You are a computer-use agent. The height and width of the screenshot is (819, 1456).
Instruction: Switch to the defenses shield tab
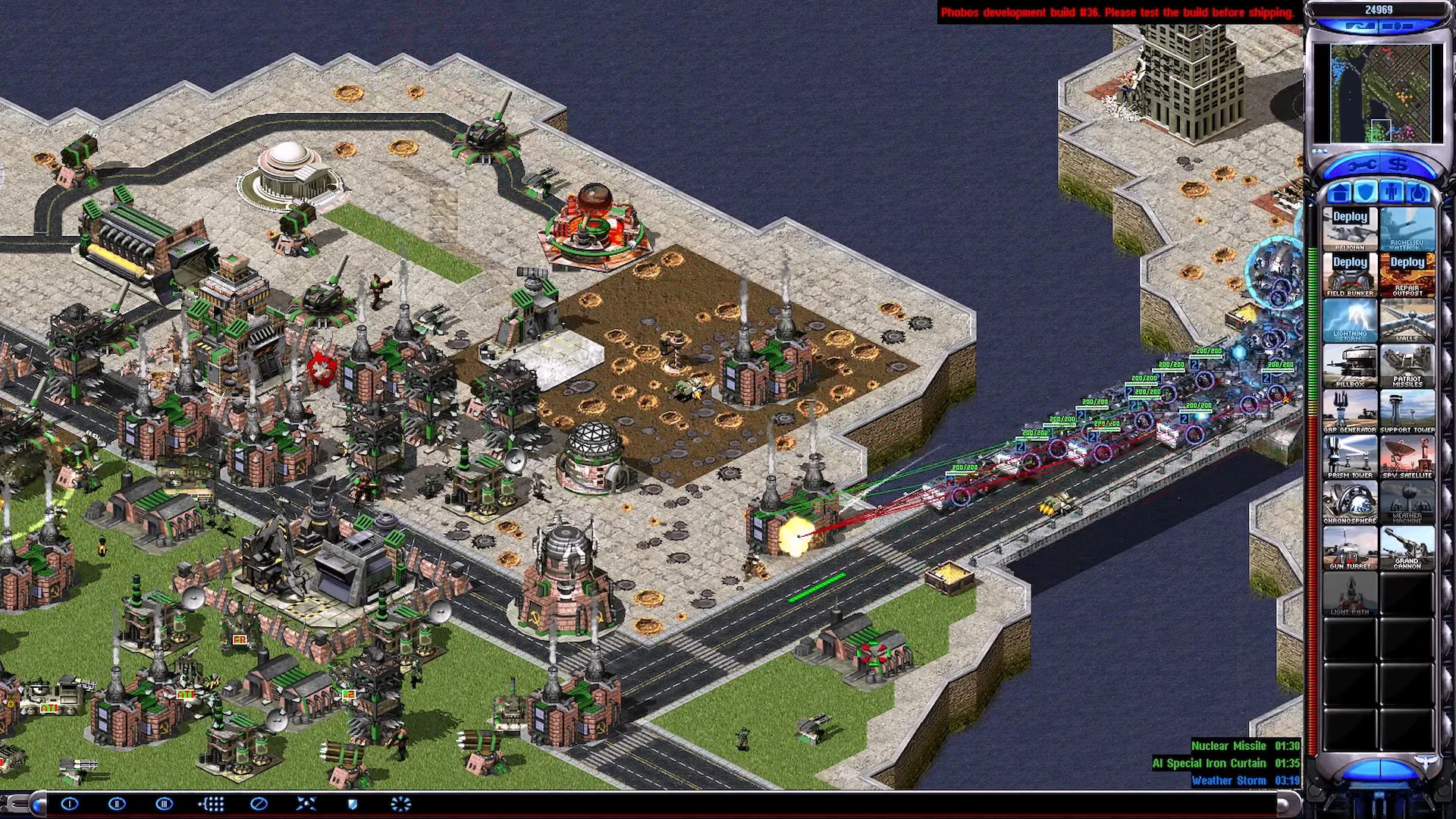click(1365, 192)
